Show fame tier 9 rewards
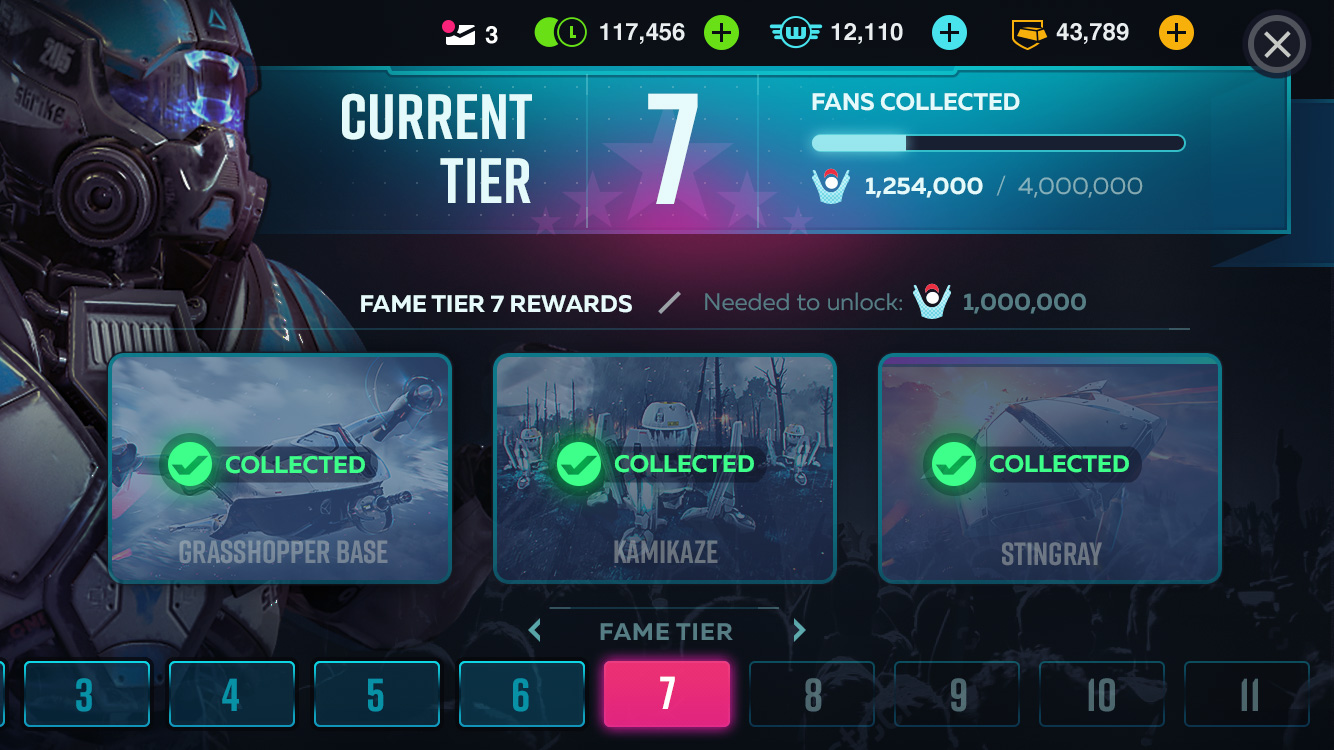Viewport: 1334px width, 750px height. pos(957,694)
